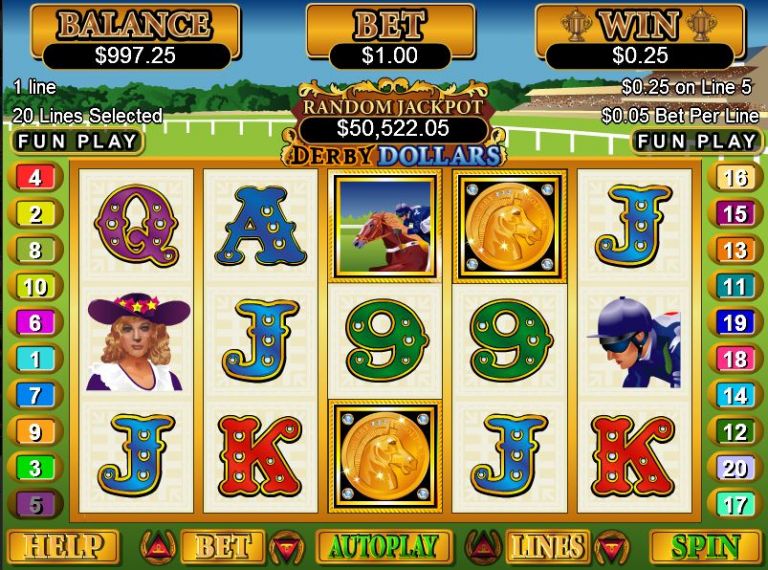This screenshot has width=768, height=570.
Task: Select payline number 5
Action: point(35,503)
